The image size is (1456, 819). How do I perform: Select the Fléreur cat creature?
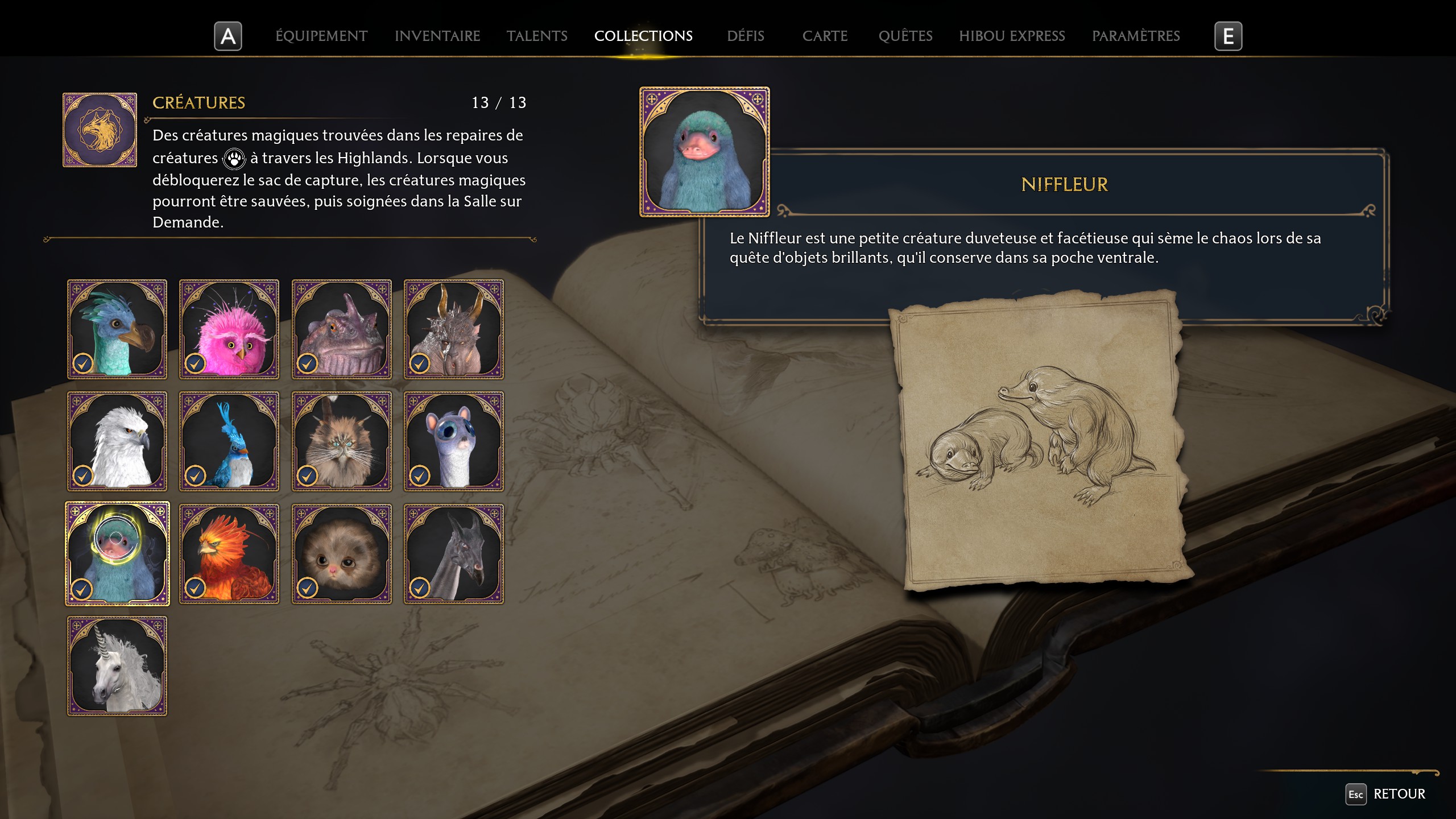(342, 441)
